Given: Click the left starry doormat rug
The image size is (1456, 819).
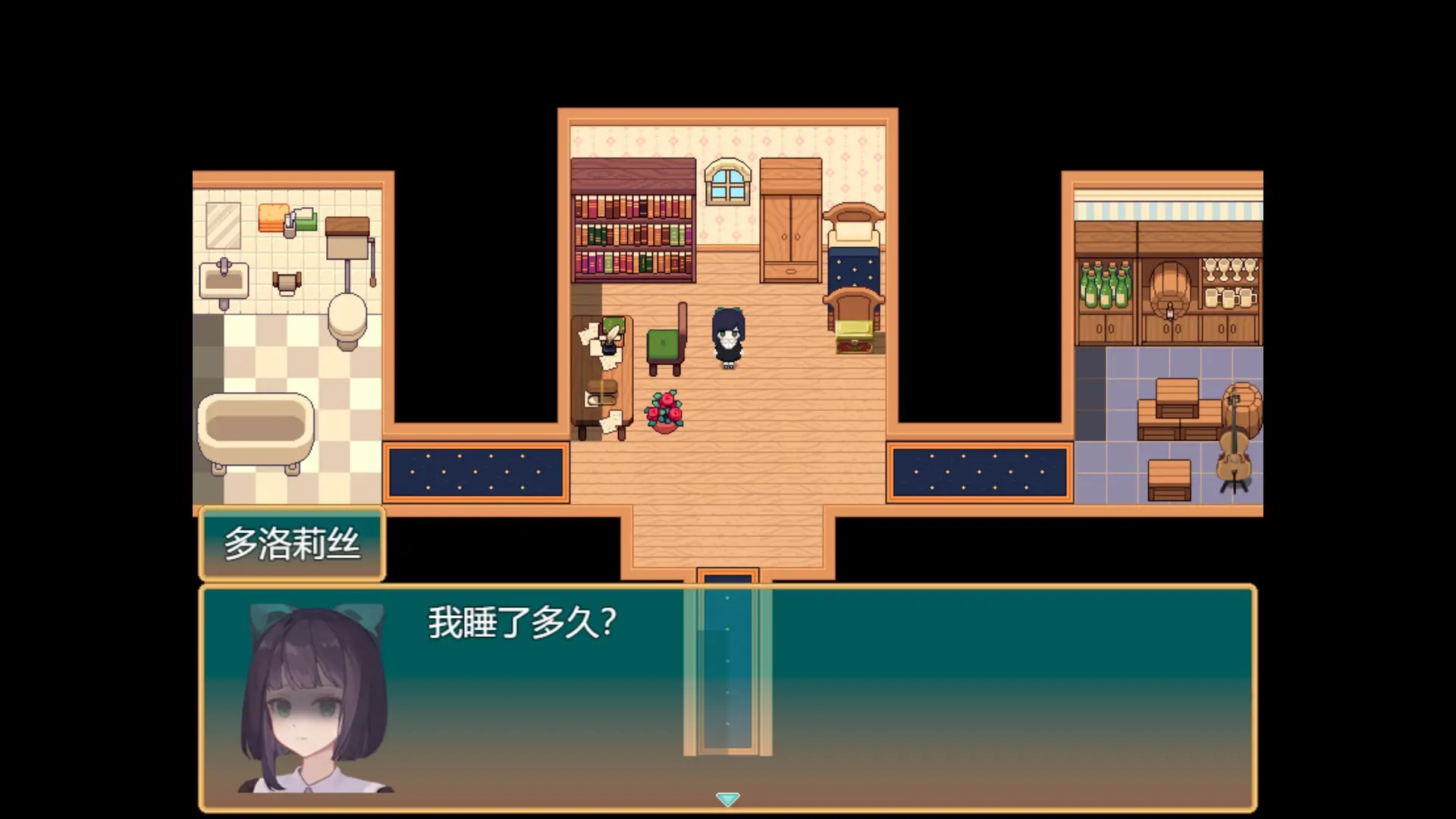Looking at the screenshot, I should click(475, 470).
